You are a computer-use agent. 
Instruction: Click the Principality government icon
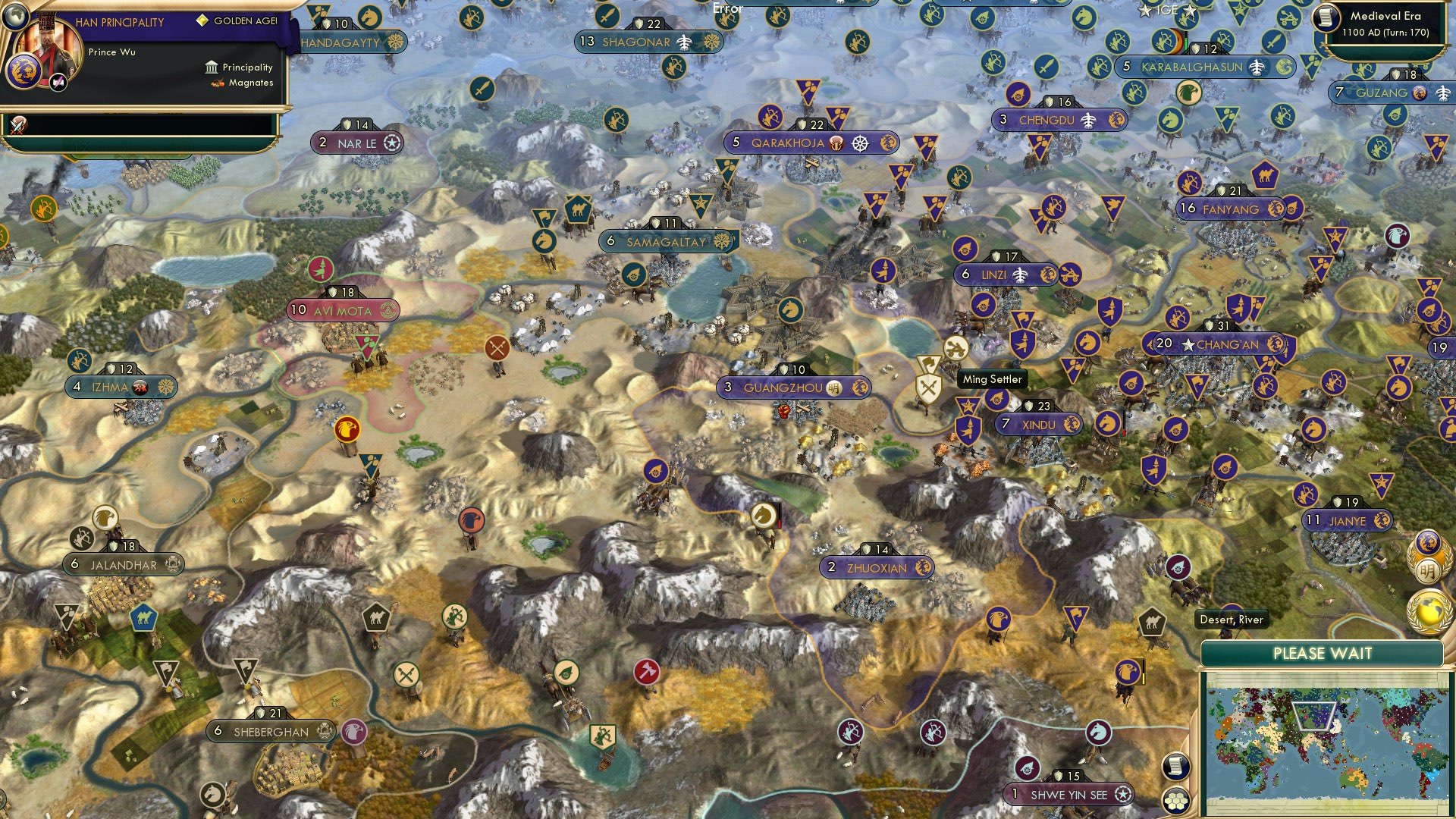212,67
